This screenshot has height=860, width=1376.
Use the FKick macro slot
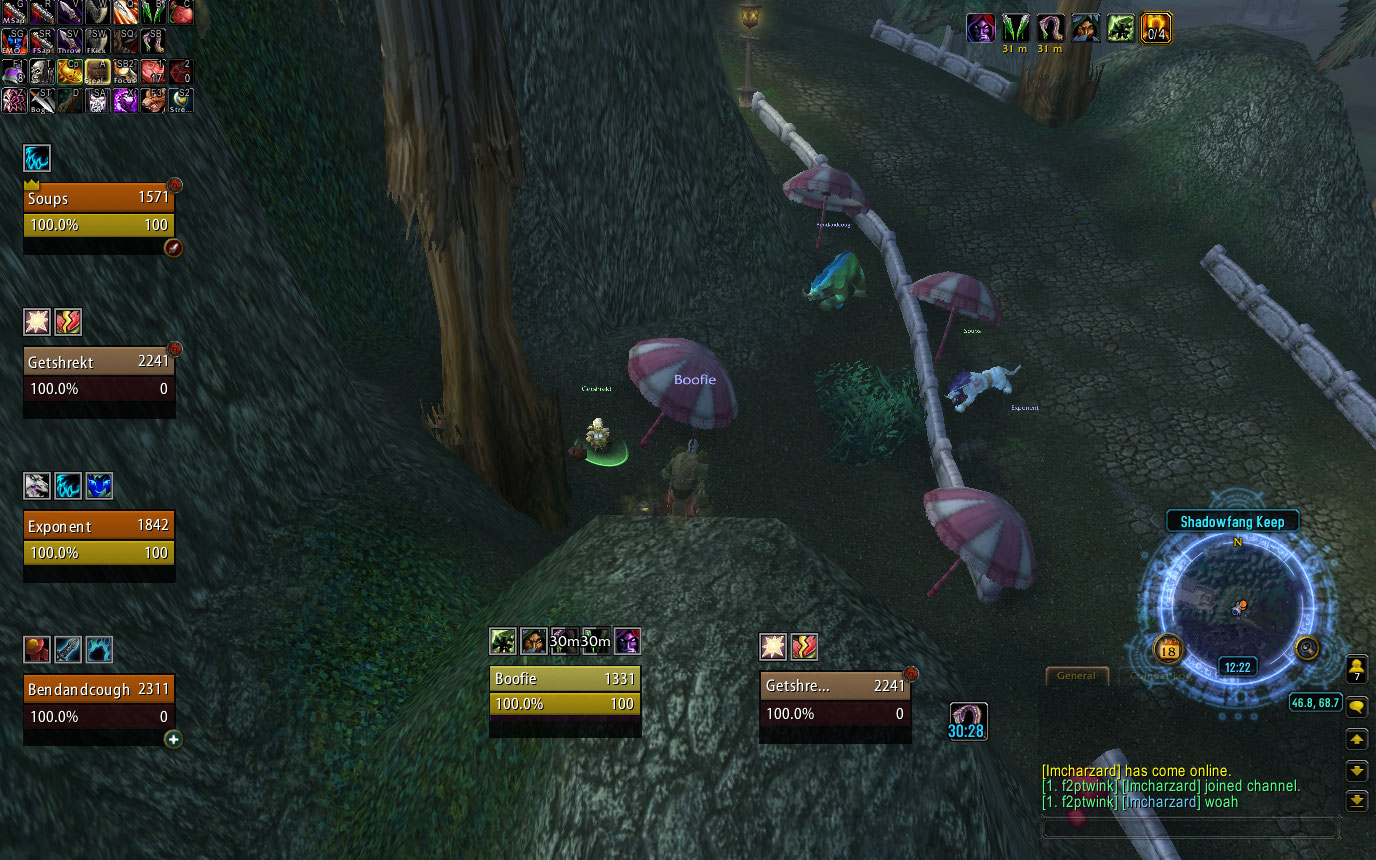tap(98, 41)
